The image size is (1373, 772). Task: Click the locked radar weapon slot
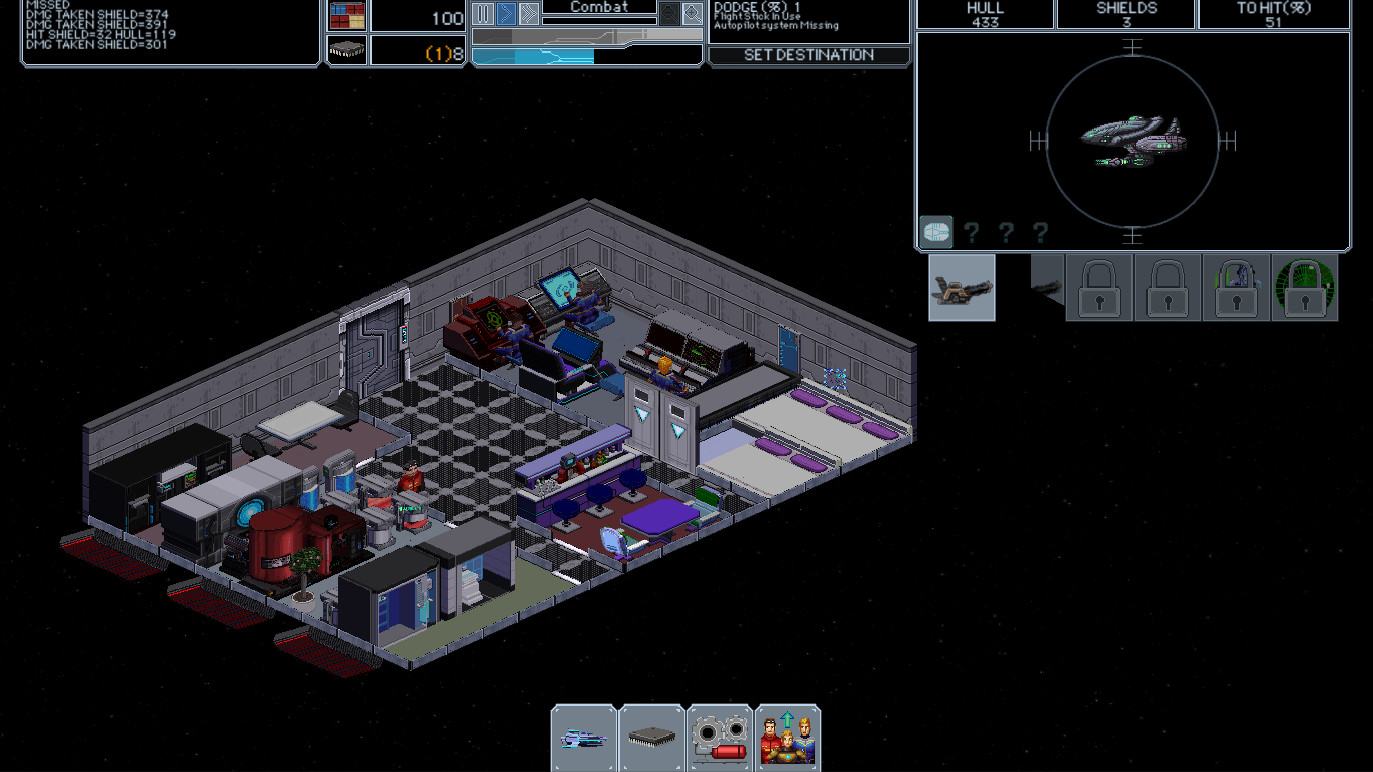(x=1304, y=288)
